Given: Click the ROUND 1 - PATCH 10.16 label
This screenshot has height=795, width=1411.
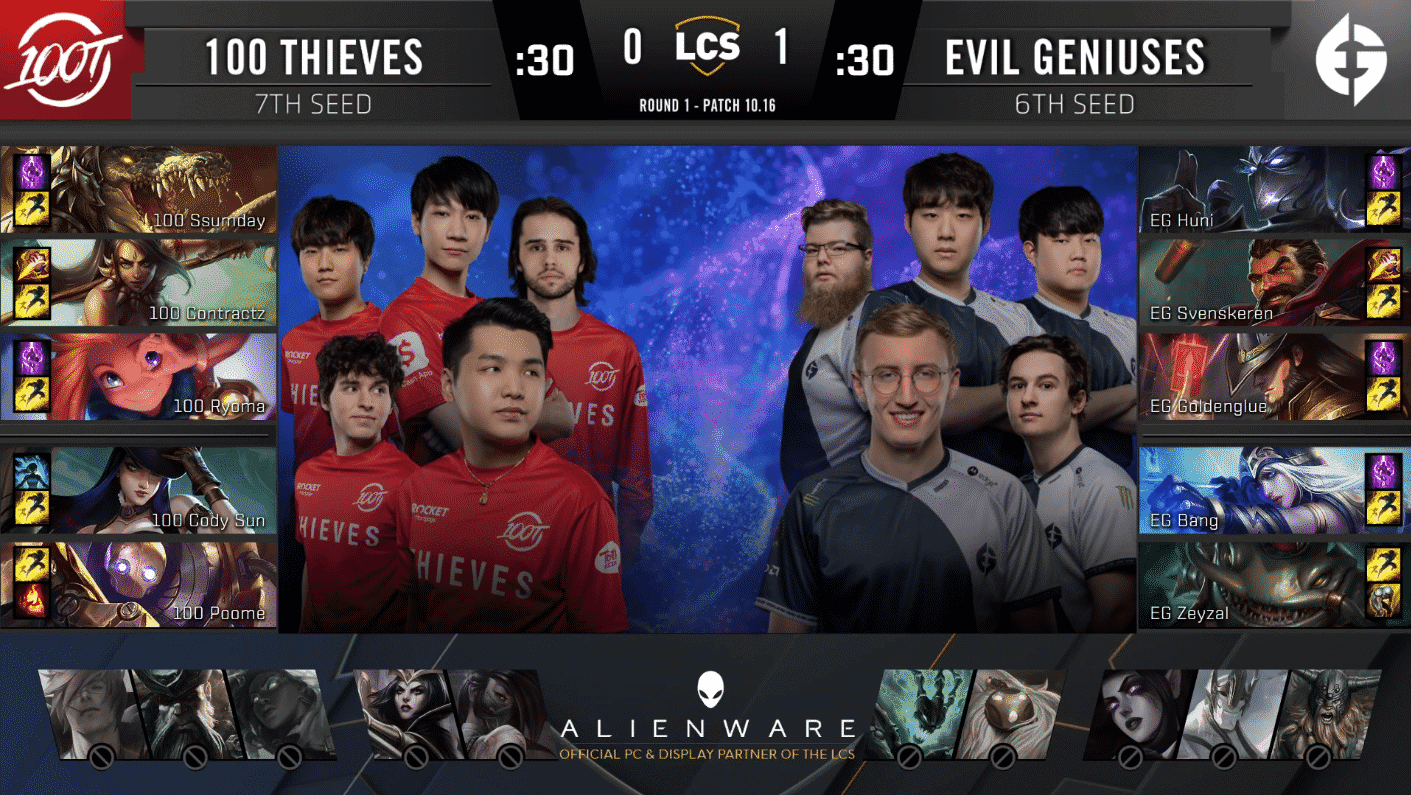Looking at the screenshot, I should [706, 102].
